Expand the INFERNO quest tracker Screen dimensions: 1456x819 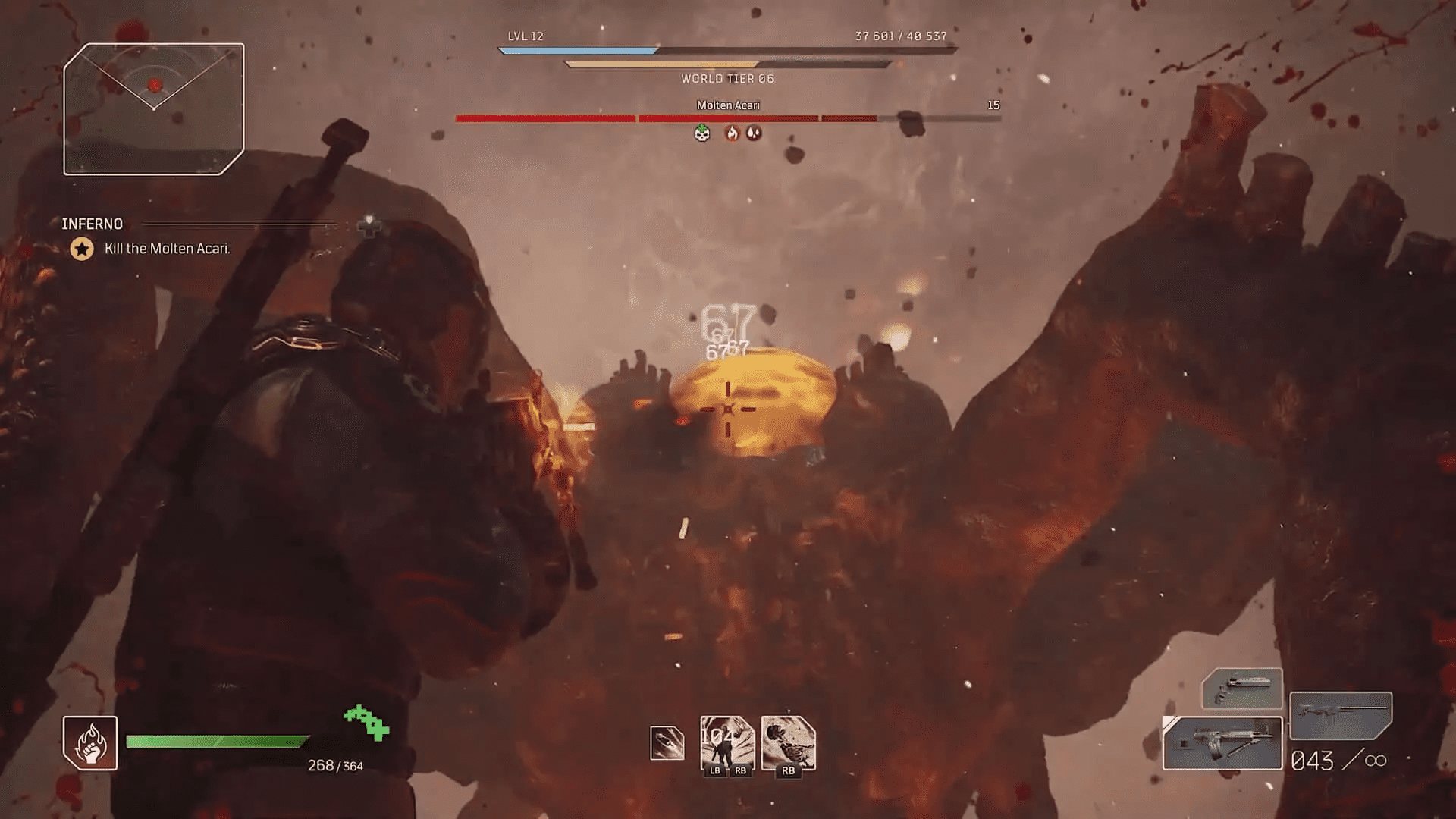pyautogui.click(x=91, y=224)
